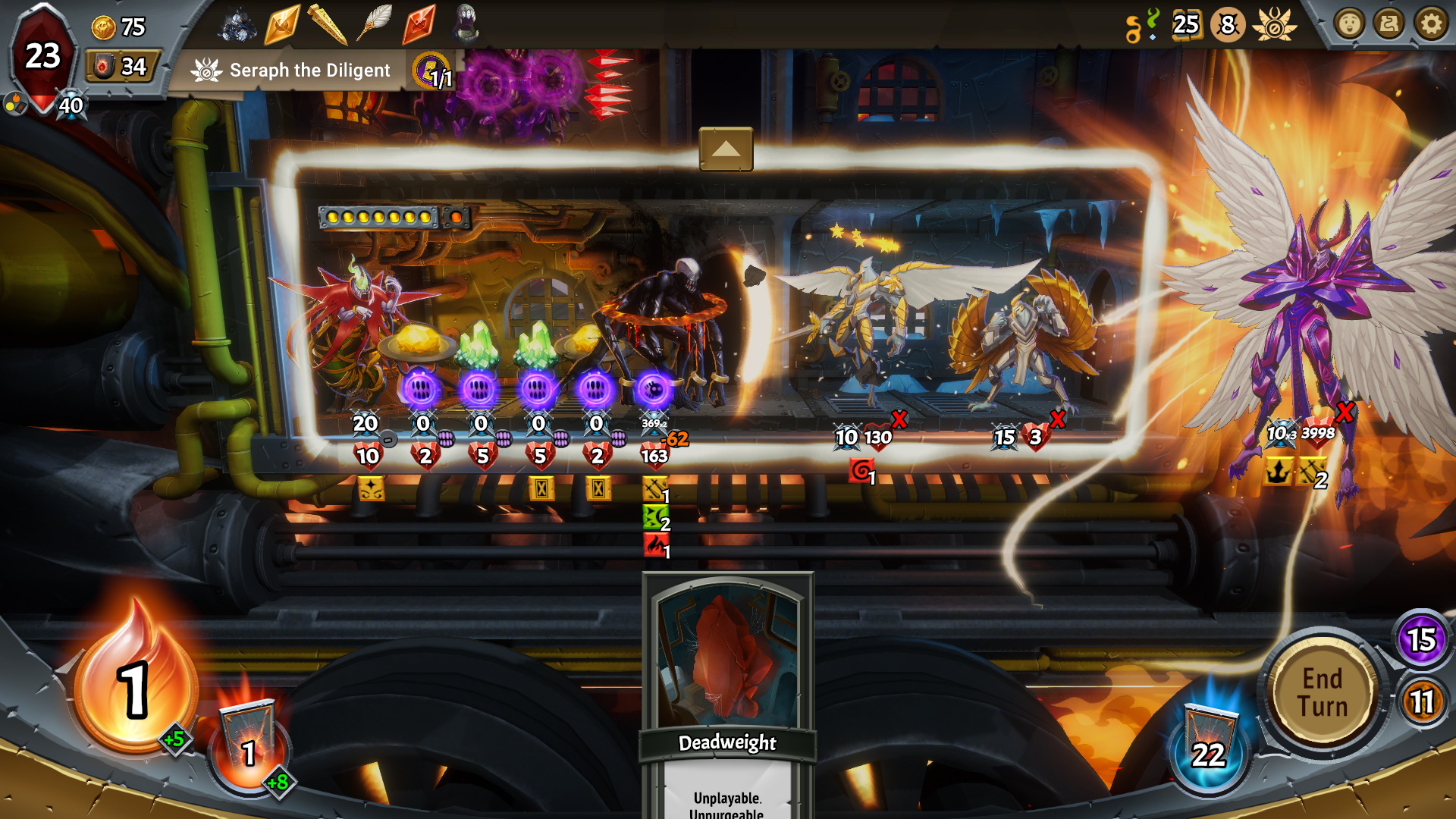End the current turn
This screenshot has height=819, width=1456.
tap(1323, 692)
